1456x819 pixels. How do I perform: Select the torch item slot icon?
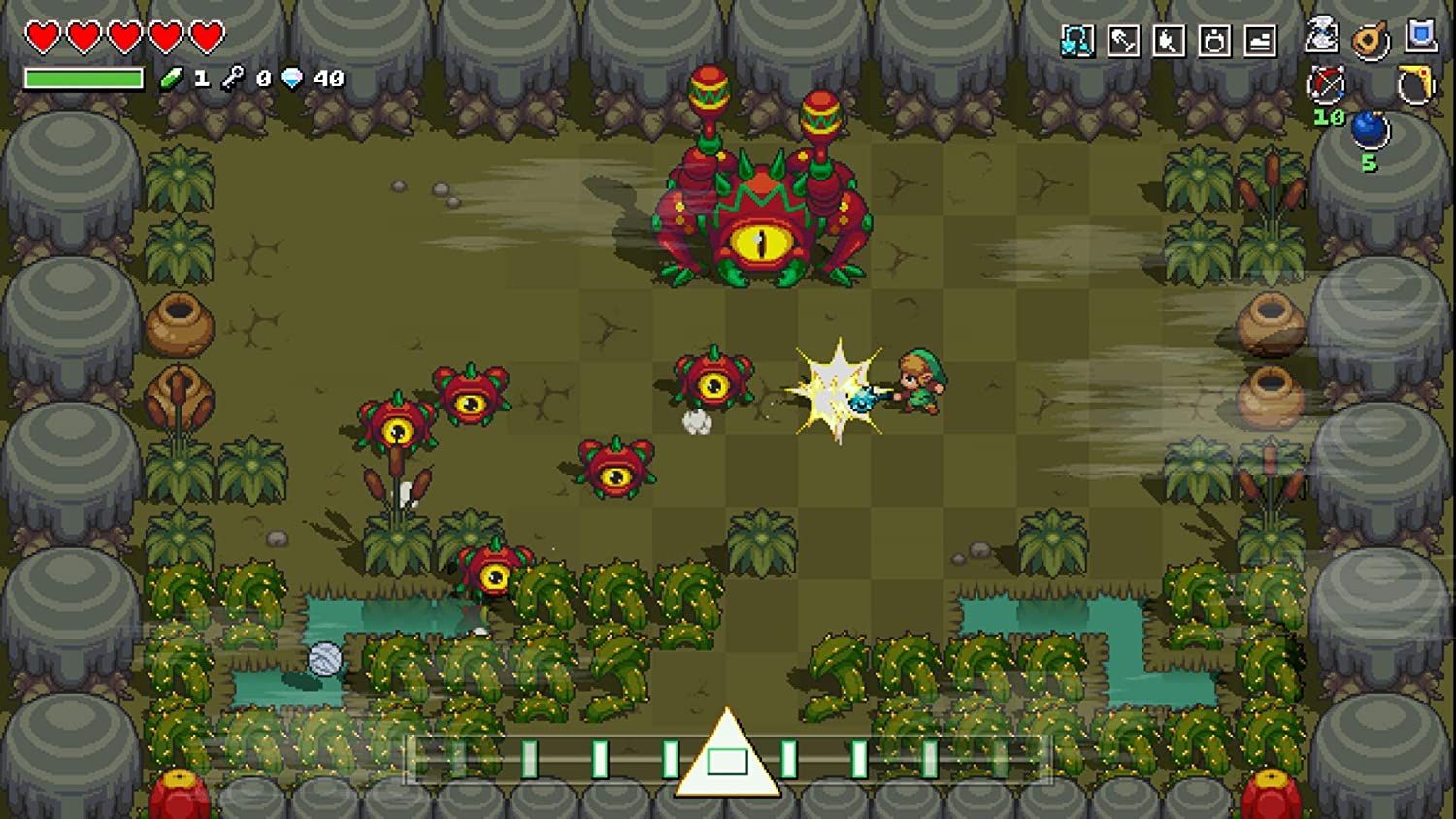click(x=1169, y=40)
